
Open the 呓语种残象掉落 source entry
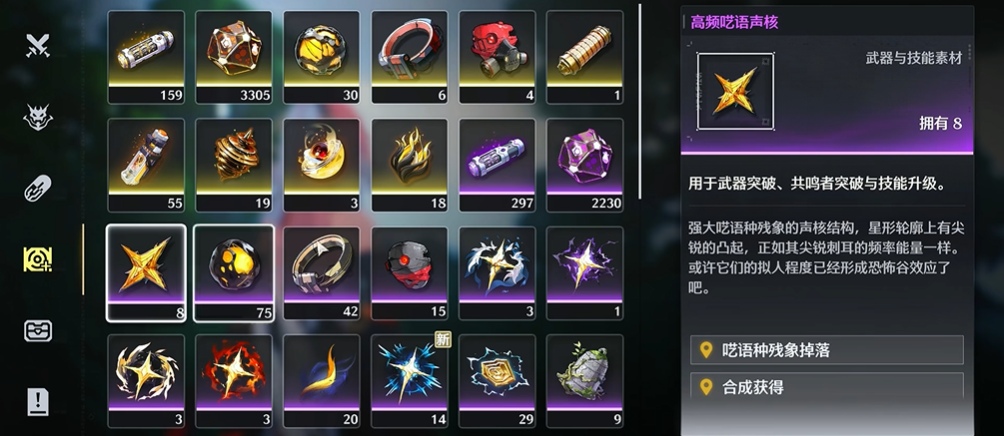pos(826,350)
